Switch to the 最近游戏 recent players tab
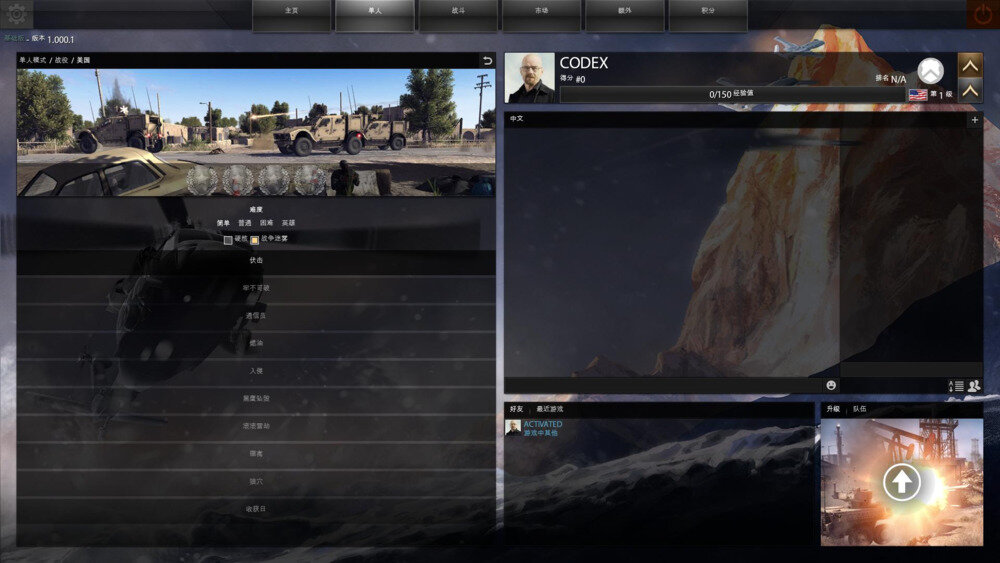This screenshot has height=563, width=1000. pyautogui.click(x=549, y=409)
